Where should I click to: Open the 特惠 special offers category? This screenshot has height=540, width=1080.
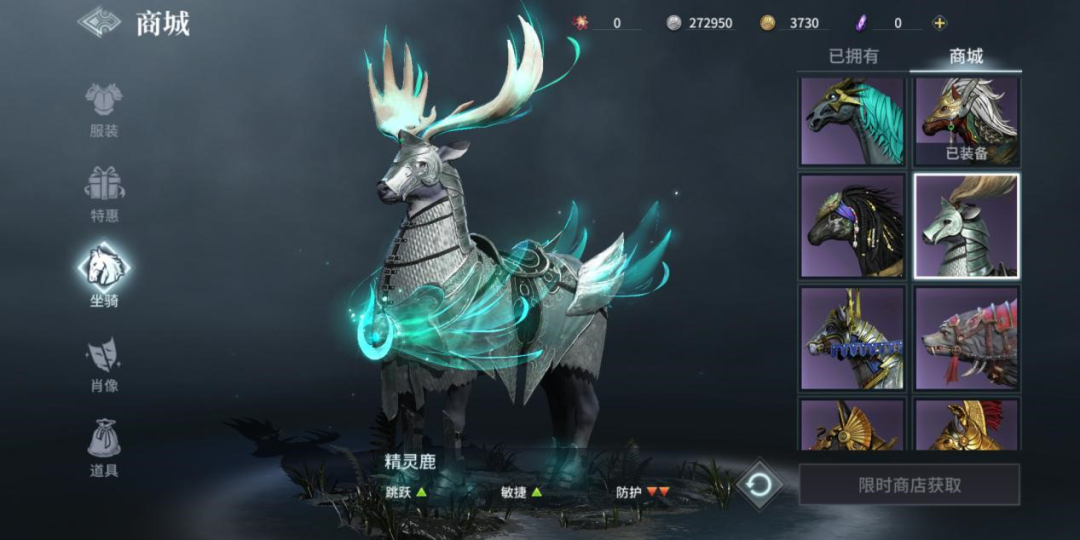click(x=104, y=194)
